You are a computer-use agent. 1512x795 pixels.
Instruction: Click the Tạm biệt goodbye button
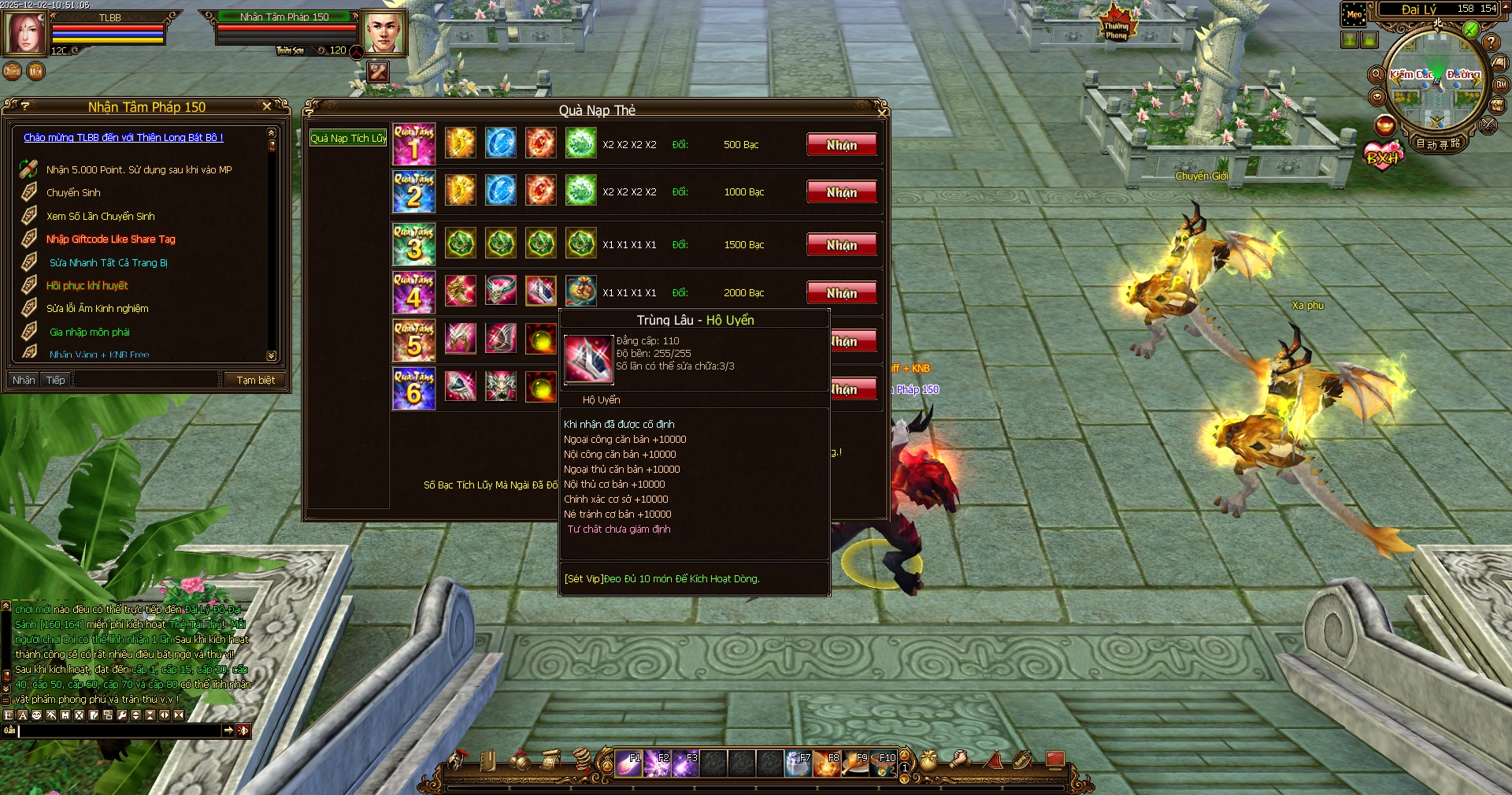(x=255, y=381)
